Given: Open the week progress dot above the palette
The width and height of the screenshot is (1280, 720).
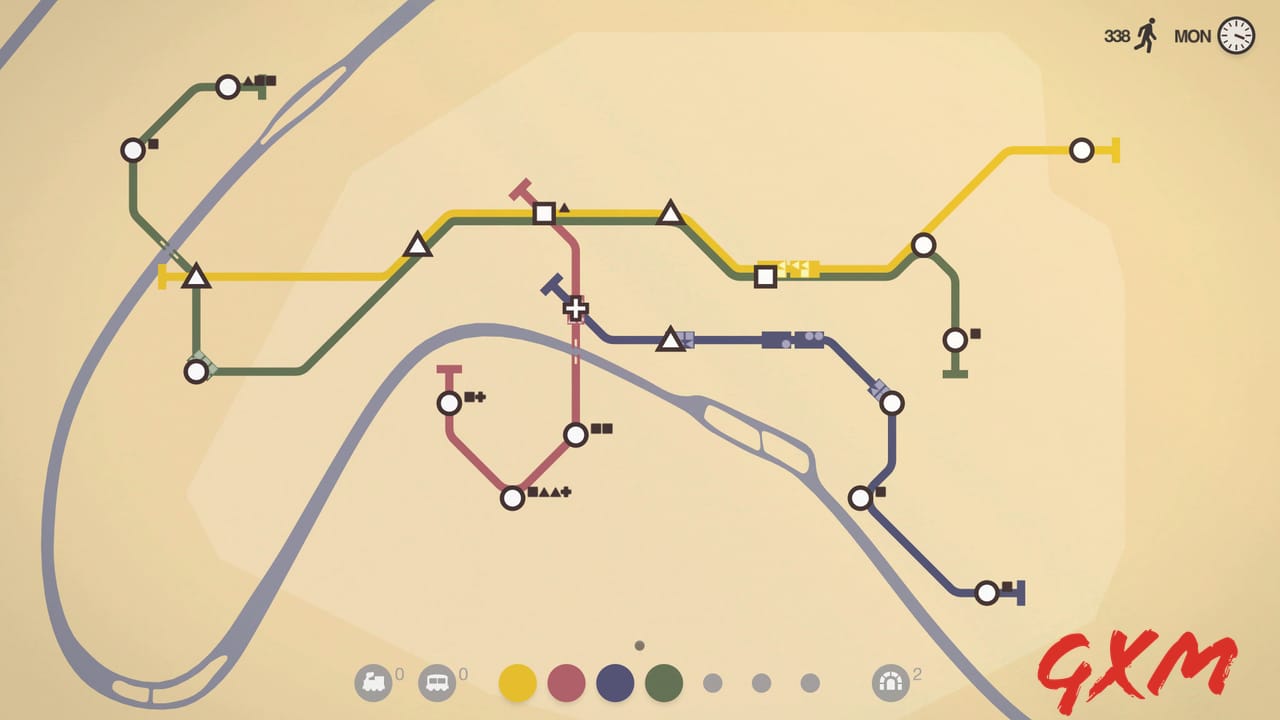Looking at the screenshot, I should click(639, 646).
